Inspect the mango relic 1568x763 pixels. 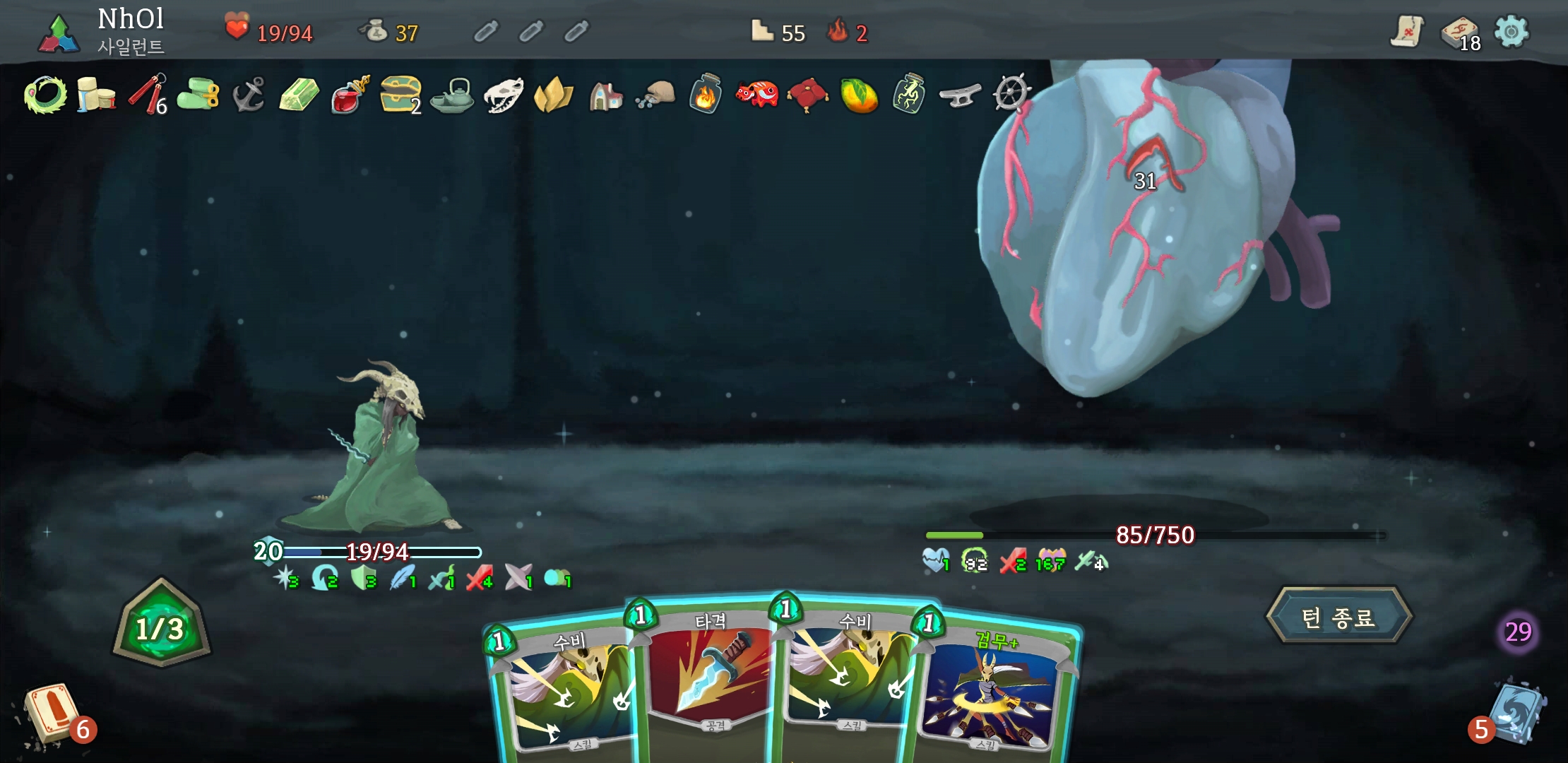858,95
